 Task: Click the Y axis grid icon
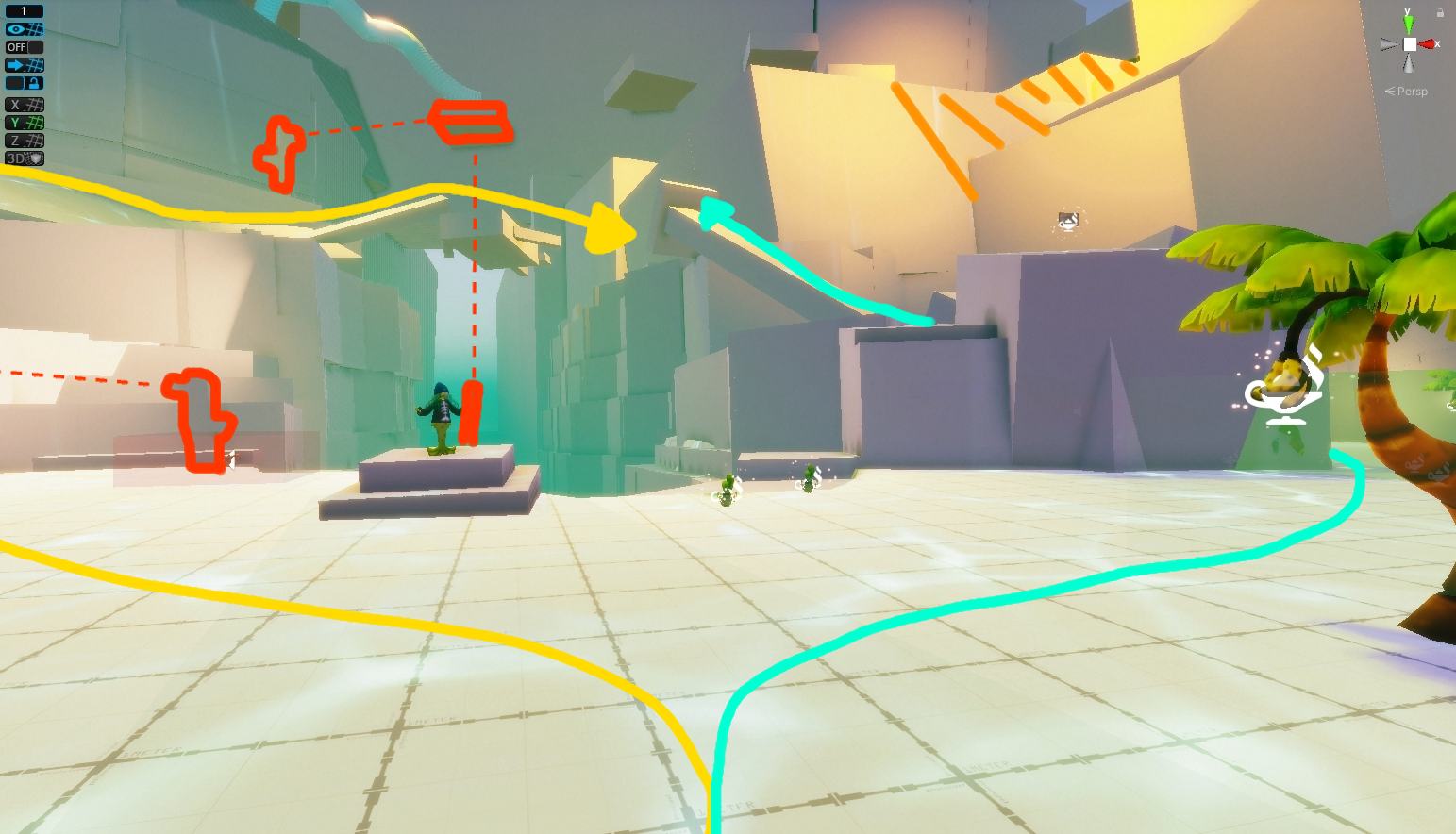(x=24, y=122)
